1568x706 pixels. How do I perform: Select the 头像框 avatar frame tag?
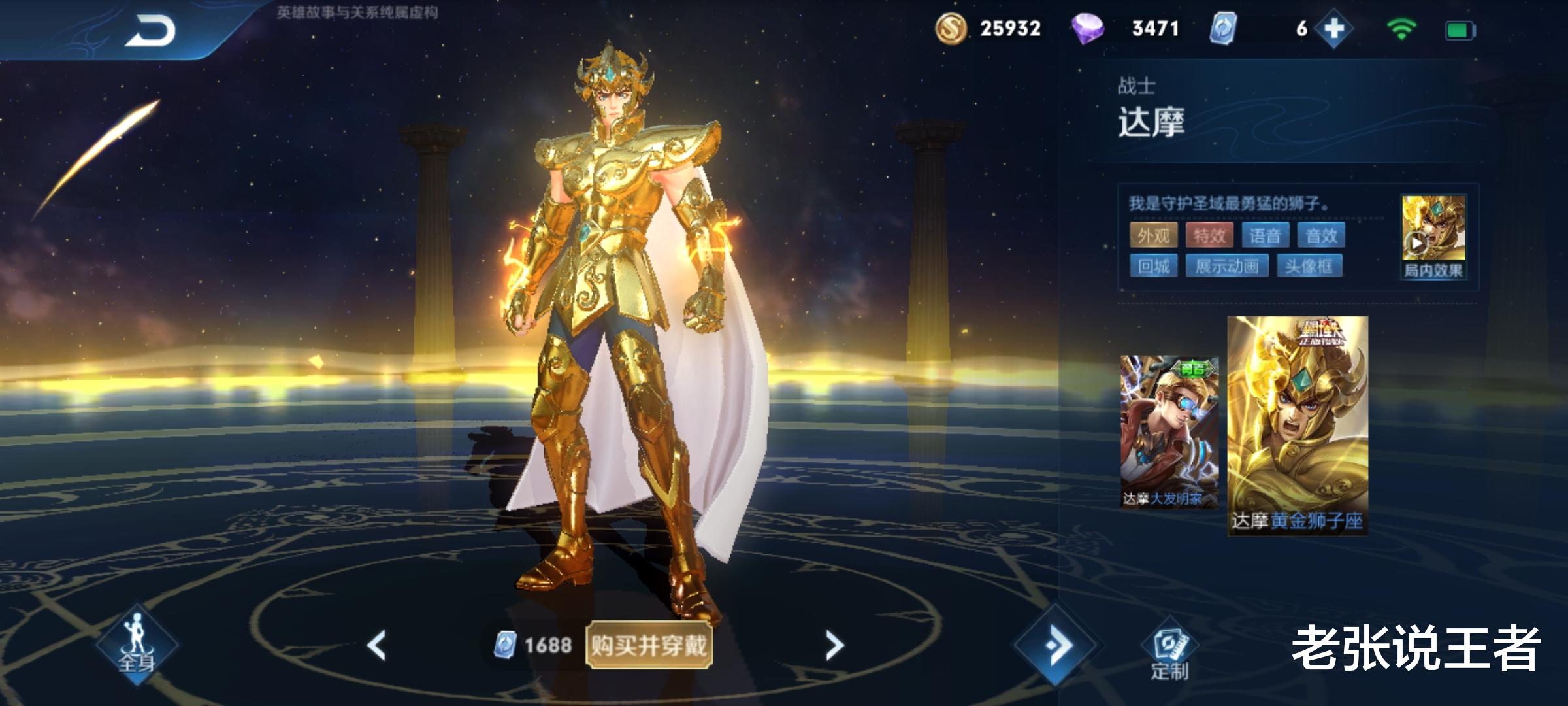1309,266
